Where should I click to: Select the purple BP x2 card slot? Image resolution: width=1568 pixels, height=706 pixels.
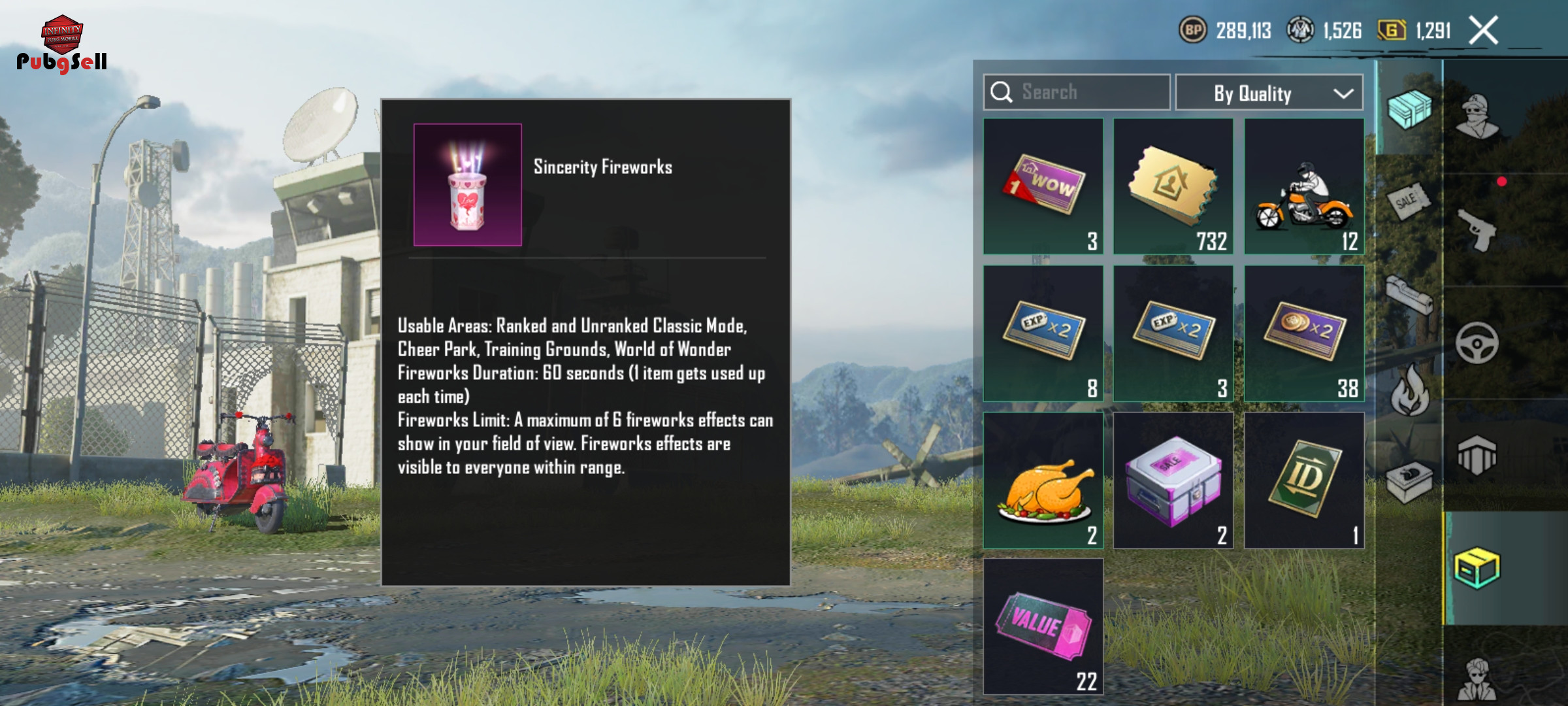coord(1304,333)
